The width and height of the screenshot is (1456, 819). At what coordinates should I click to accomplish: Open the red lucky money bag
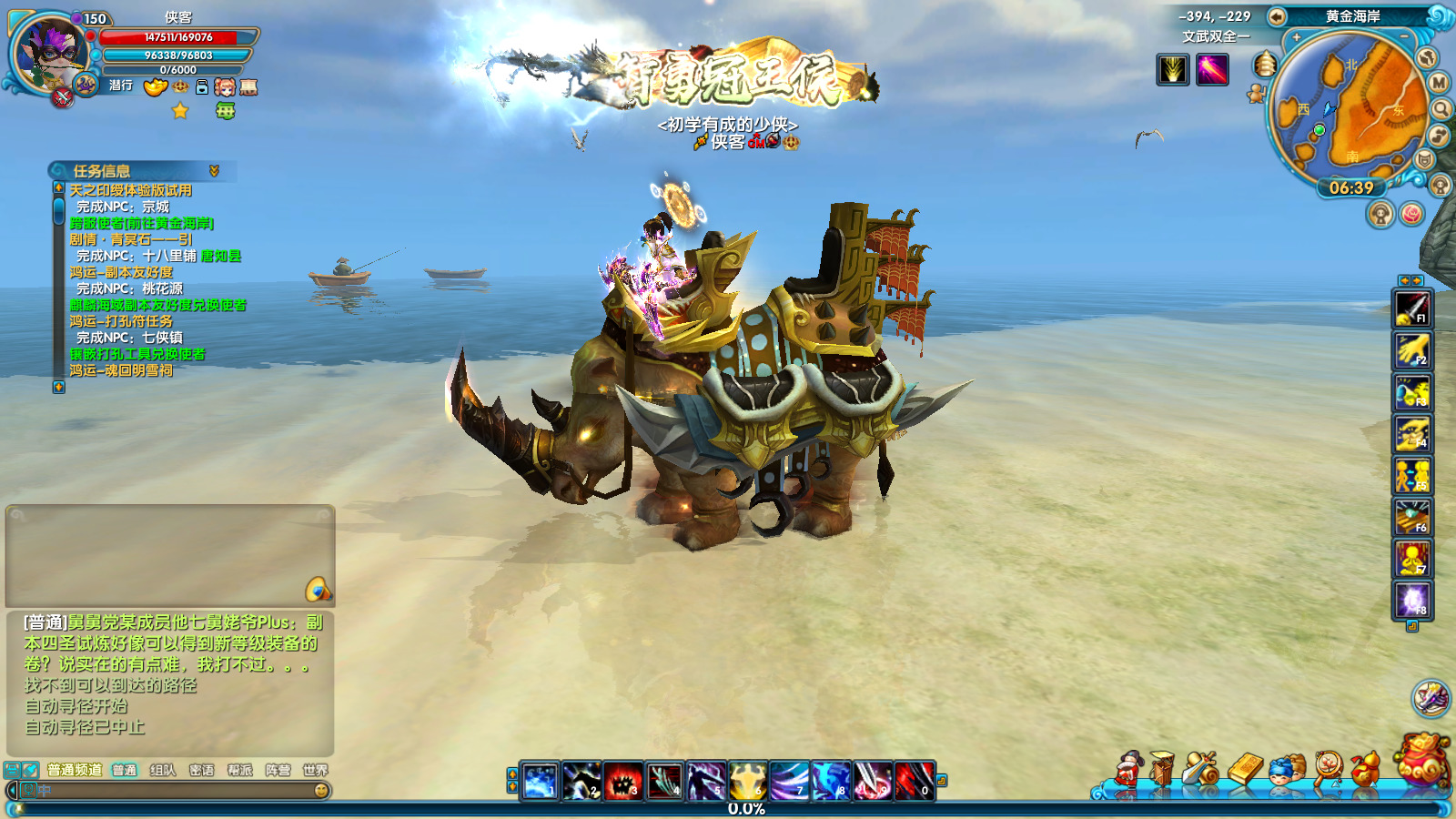pyautogui.click(x=1422, y=760)
